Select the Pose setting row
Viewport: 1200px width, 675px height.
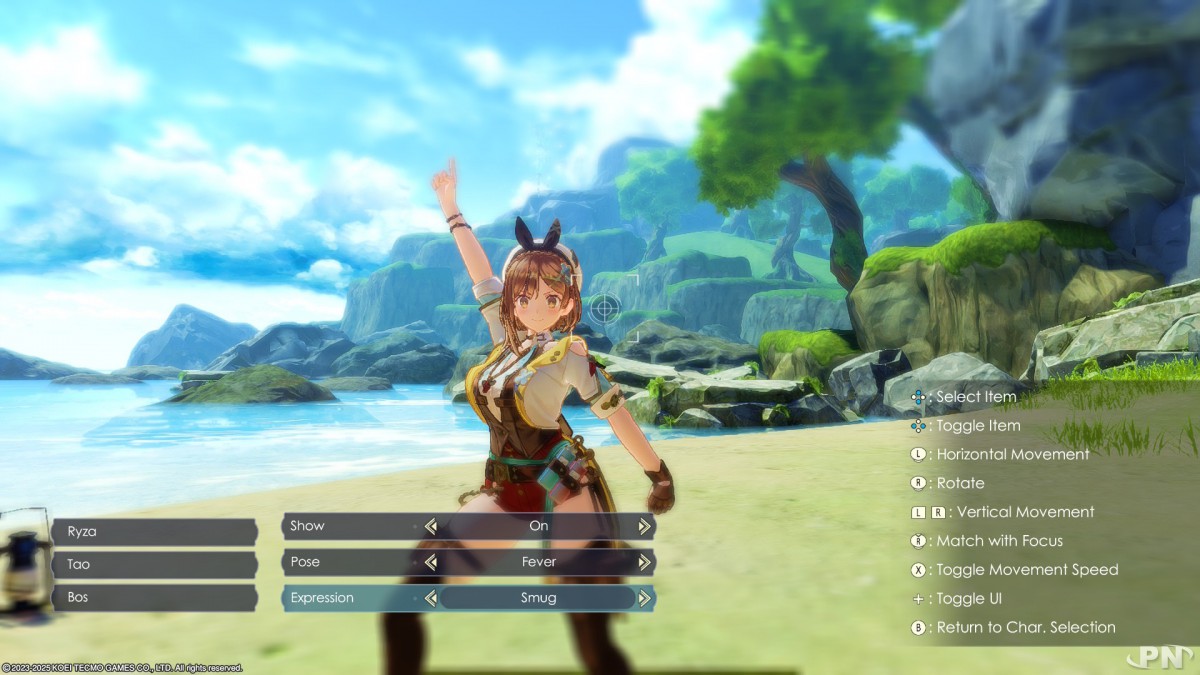click(350, 562)
